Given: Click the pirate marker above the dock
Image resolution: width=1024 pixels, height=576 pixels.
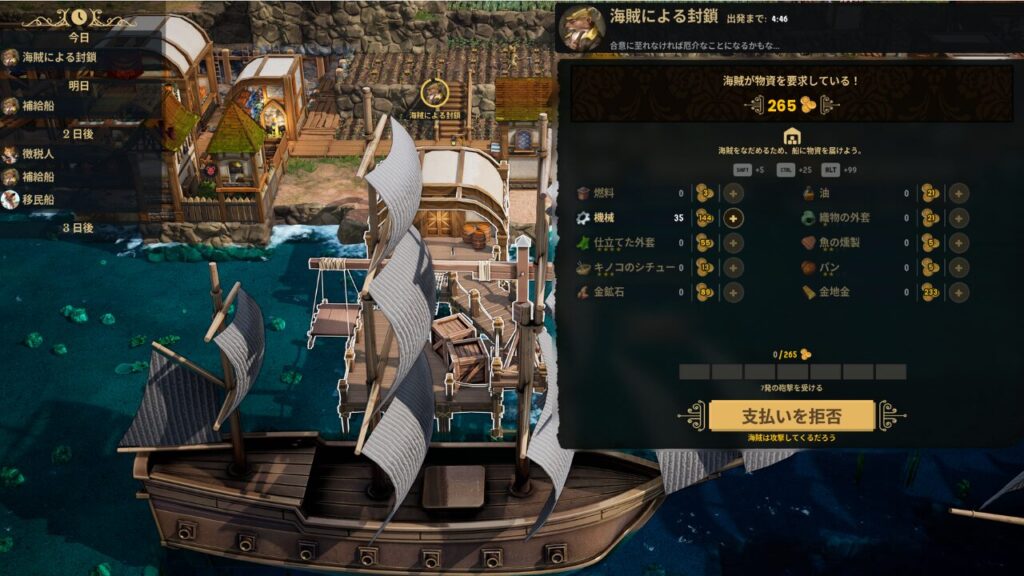Looking at the screenshot, I should [434, 93].
